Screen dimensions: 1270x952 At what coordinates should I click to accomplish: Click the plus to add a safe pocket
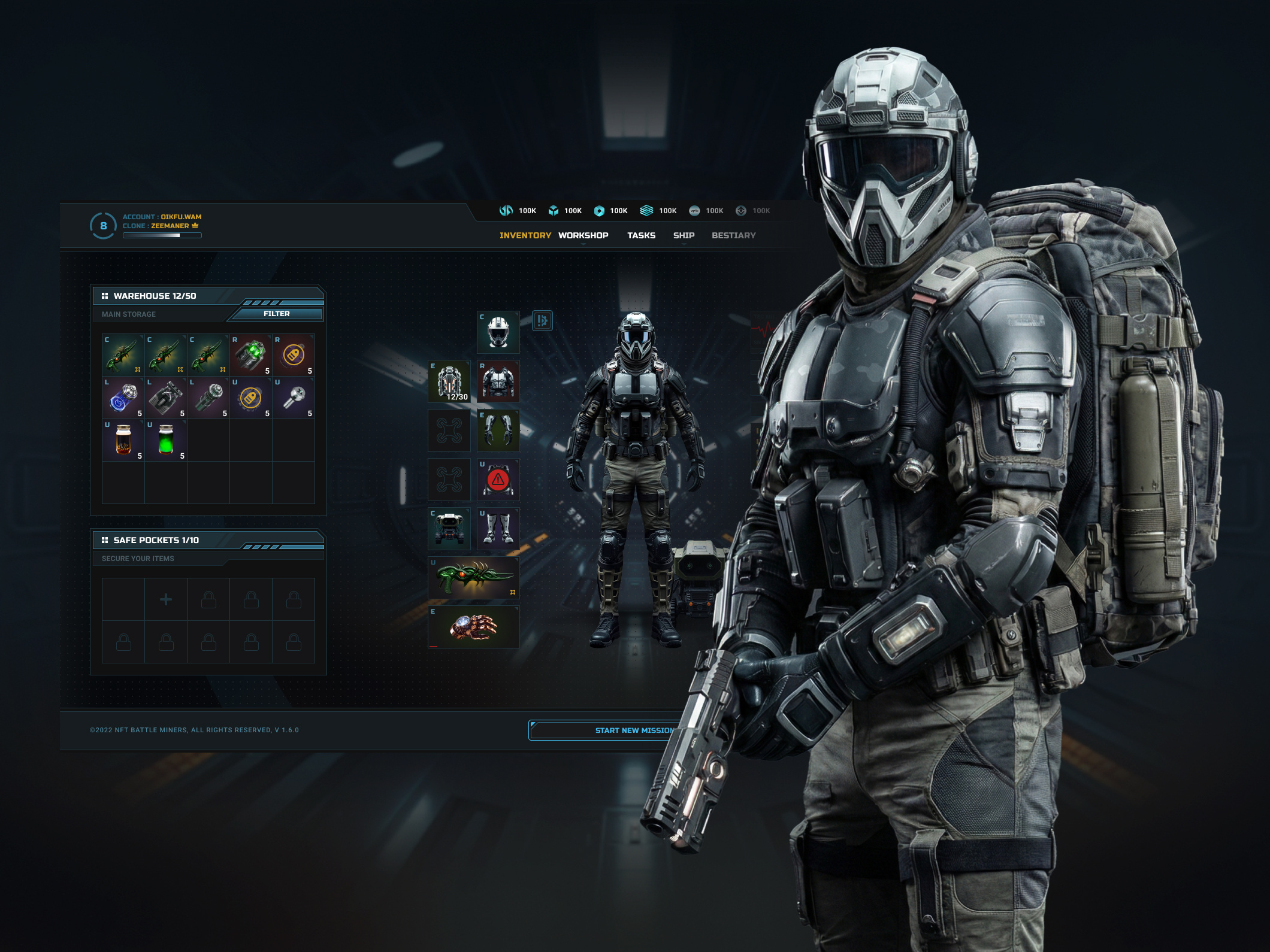tap(166, 599)
